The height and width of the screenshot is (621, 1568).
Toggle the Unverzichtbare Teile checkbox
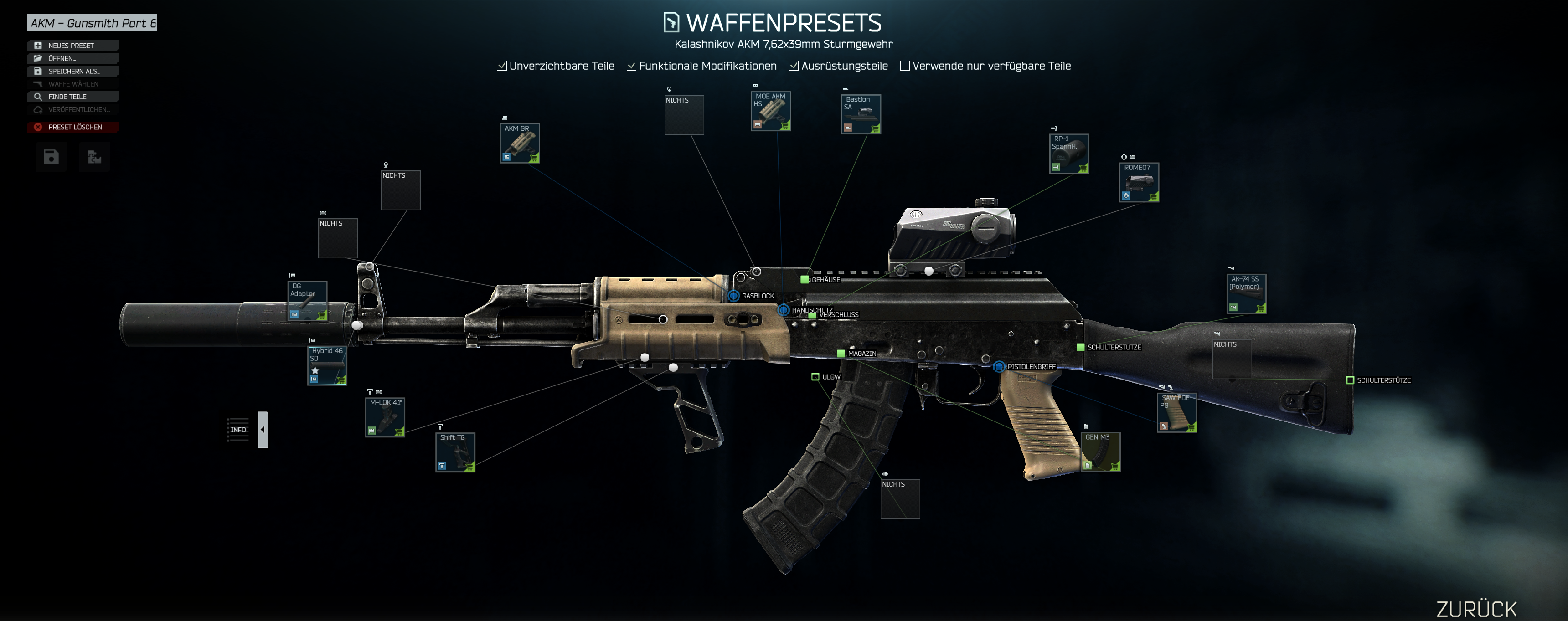pos(501,66)
